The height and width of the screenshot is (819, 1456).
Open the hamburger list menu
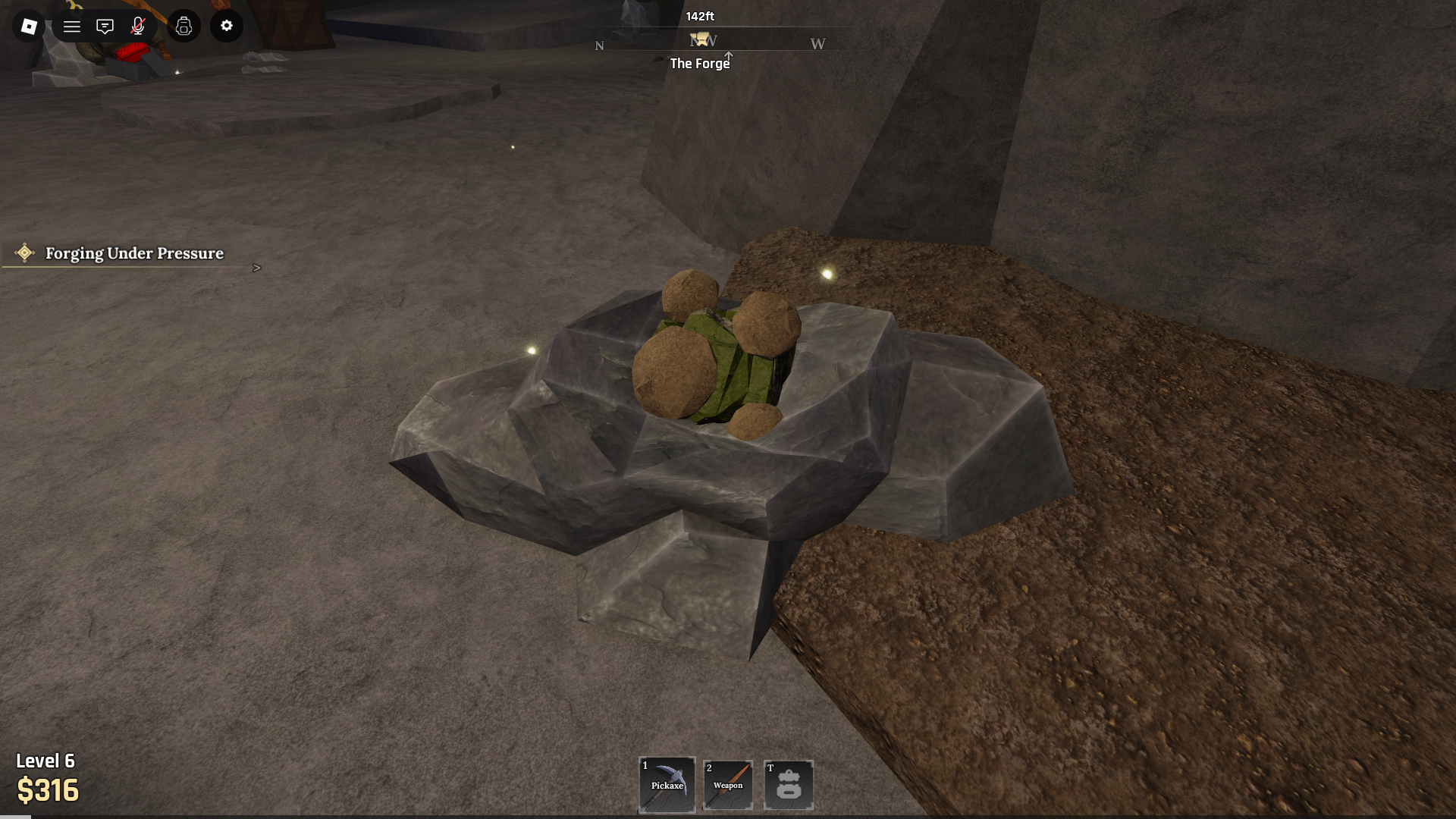(72, 27)
